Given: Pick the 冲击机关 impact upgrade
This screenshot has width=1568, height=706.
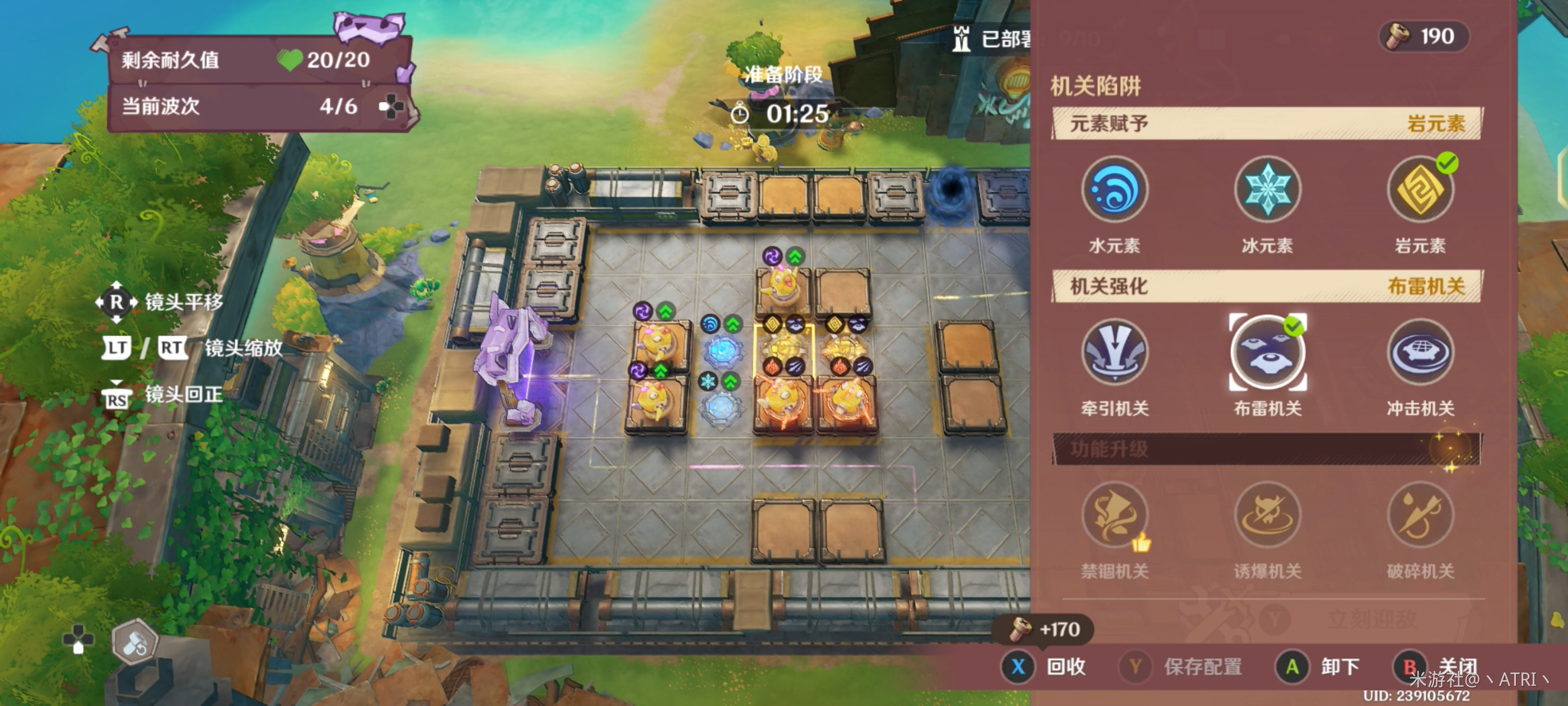Looking at the screenshot, I should [x=1420, y=352].
